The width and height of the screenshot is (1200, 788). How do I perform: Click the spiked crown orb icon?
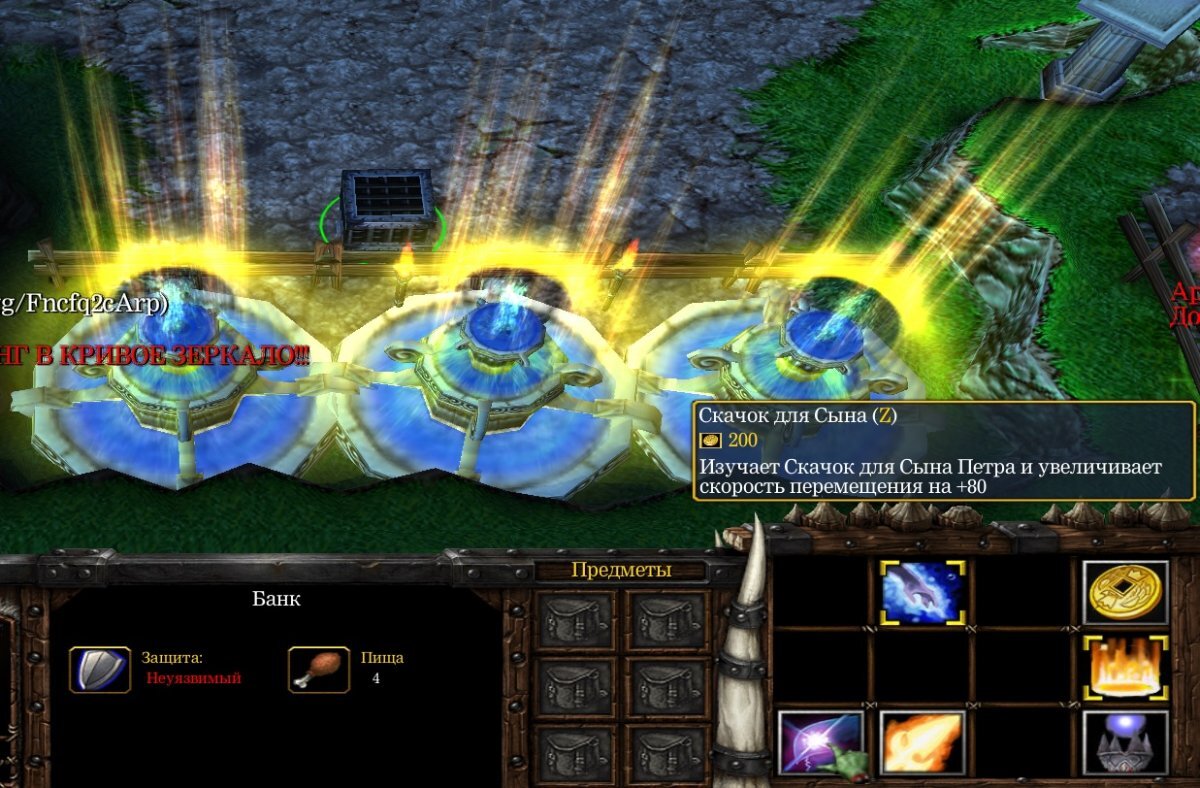point(1125,742)
